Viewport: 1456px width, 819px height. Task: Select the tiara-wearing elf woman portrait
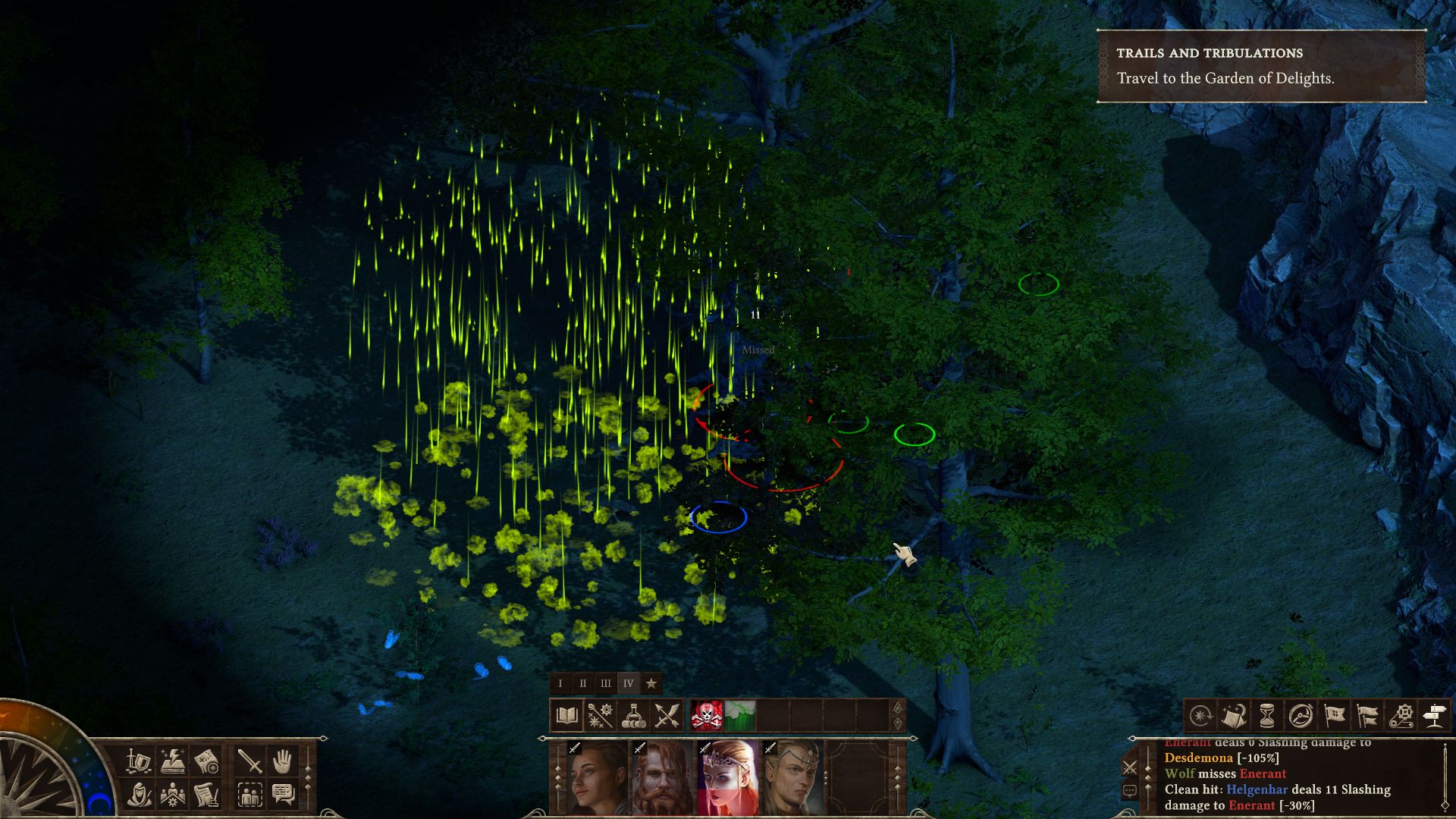[x=728, y=779]
